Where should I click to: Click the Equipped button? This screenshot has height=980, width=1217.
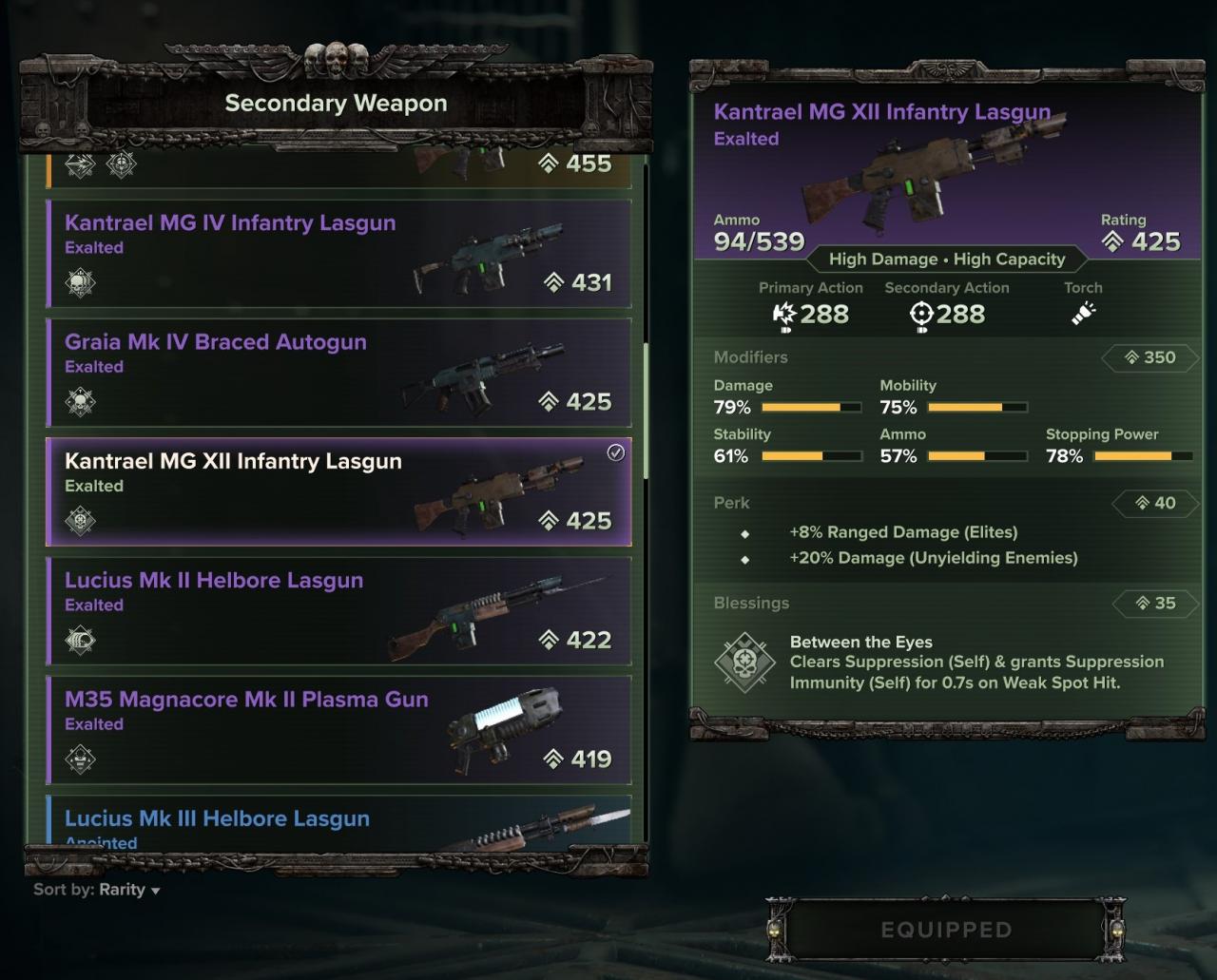tap(946, 930)
